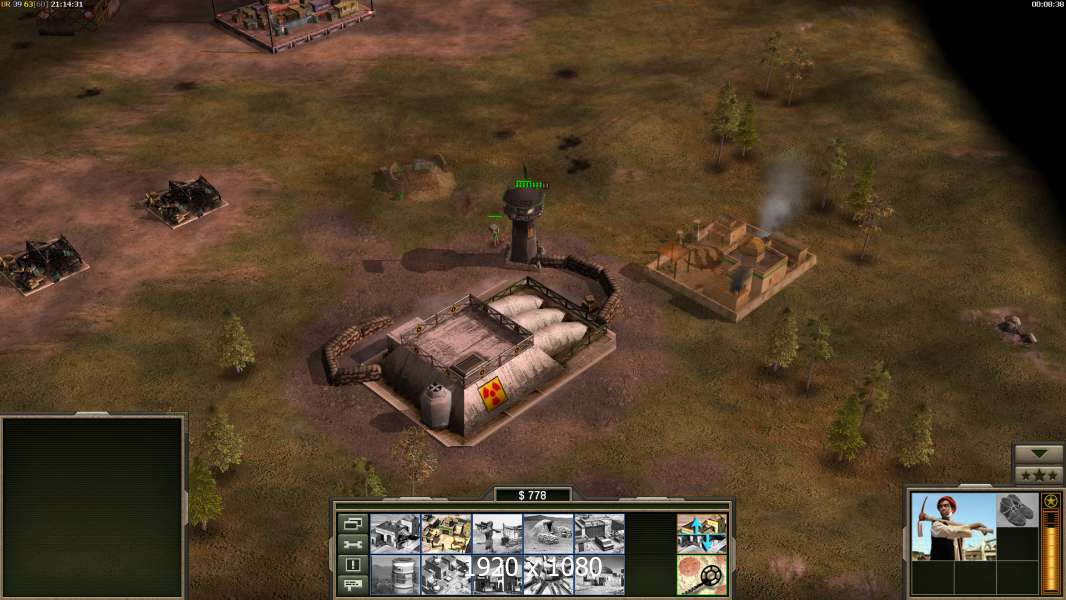Choose the sandbag tunnel build icon

pos(548,534)
